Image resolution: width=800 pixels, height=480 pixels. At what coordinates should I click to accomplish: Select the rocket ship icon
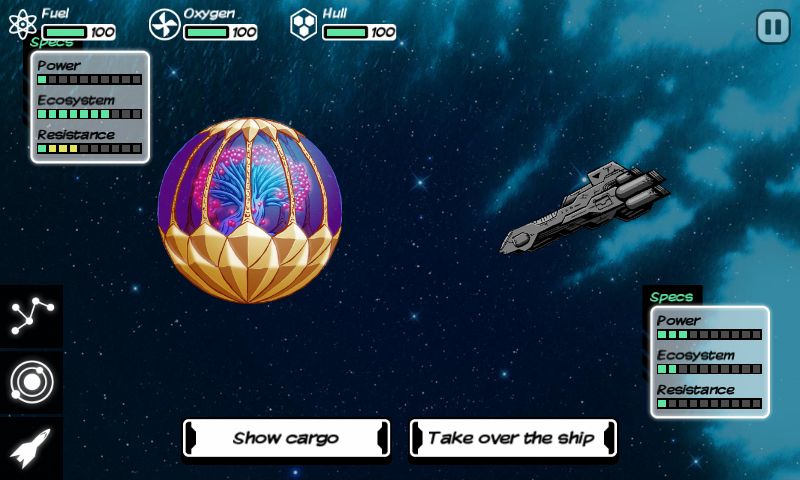pyautogui.click(x=31, y=447)
